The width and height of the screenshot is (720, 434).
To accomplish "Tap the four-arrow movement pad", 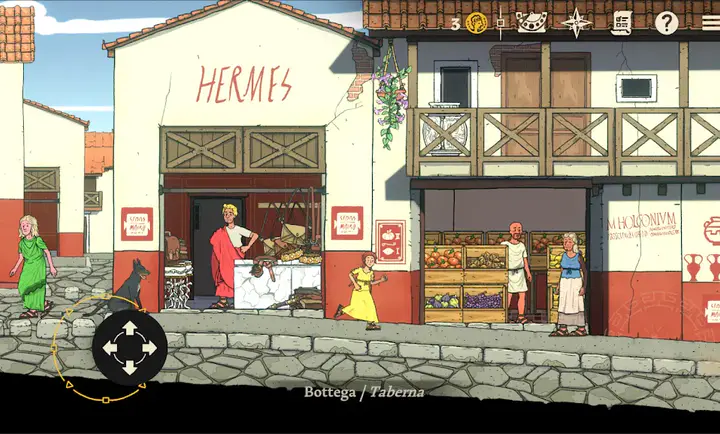I will (x=129, y=348).
